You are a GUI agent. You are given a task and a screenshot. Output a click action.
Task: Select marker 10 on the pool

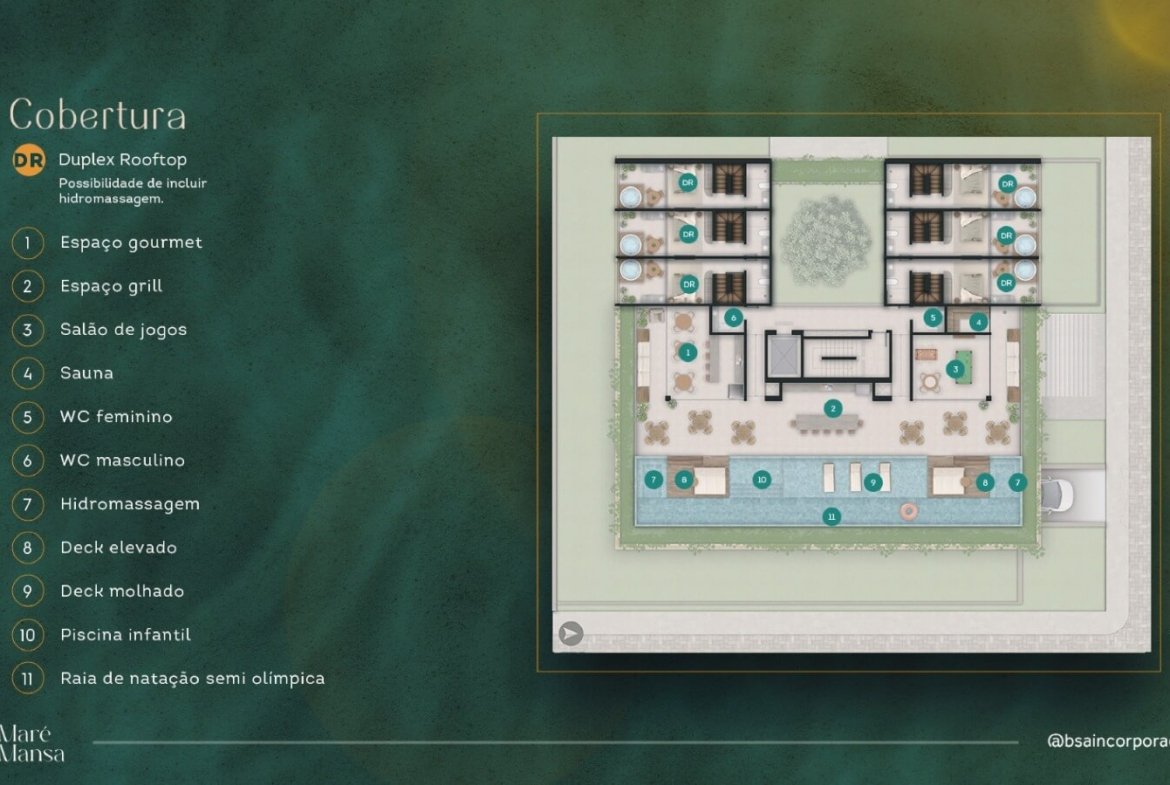coord(762,480)
